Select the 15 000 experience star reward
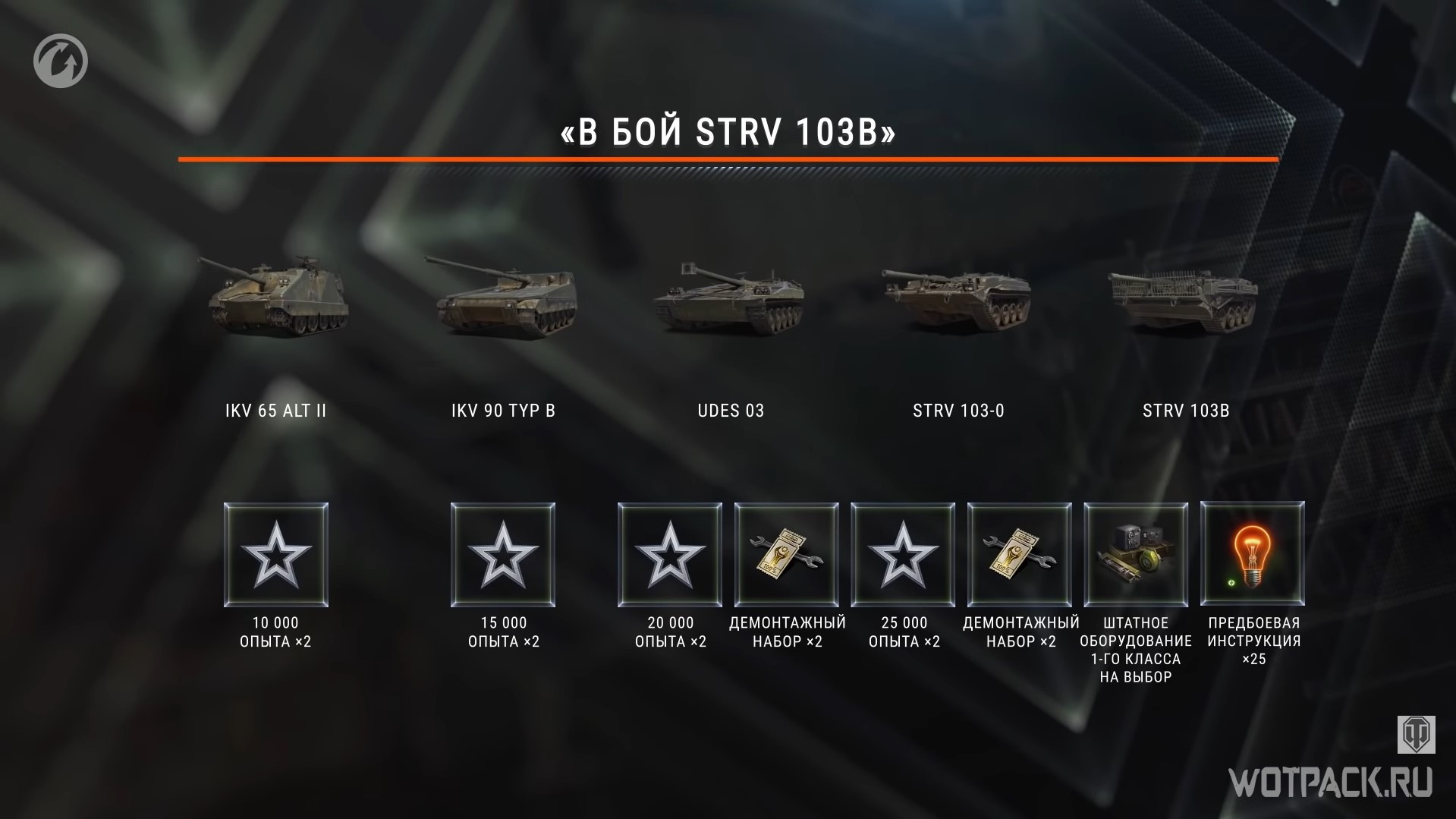Screen dimensions: 1456x819 tap(503, 555)
